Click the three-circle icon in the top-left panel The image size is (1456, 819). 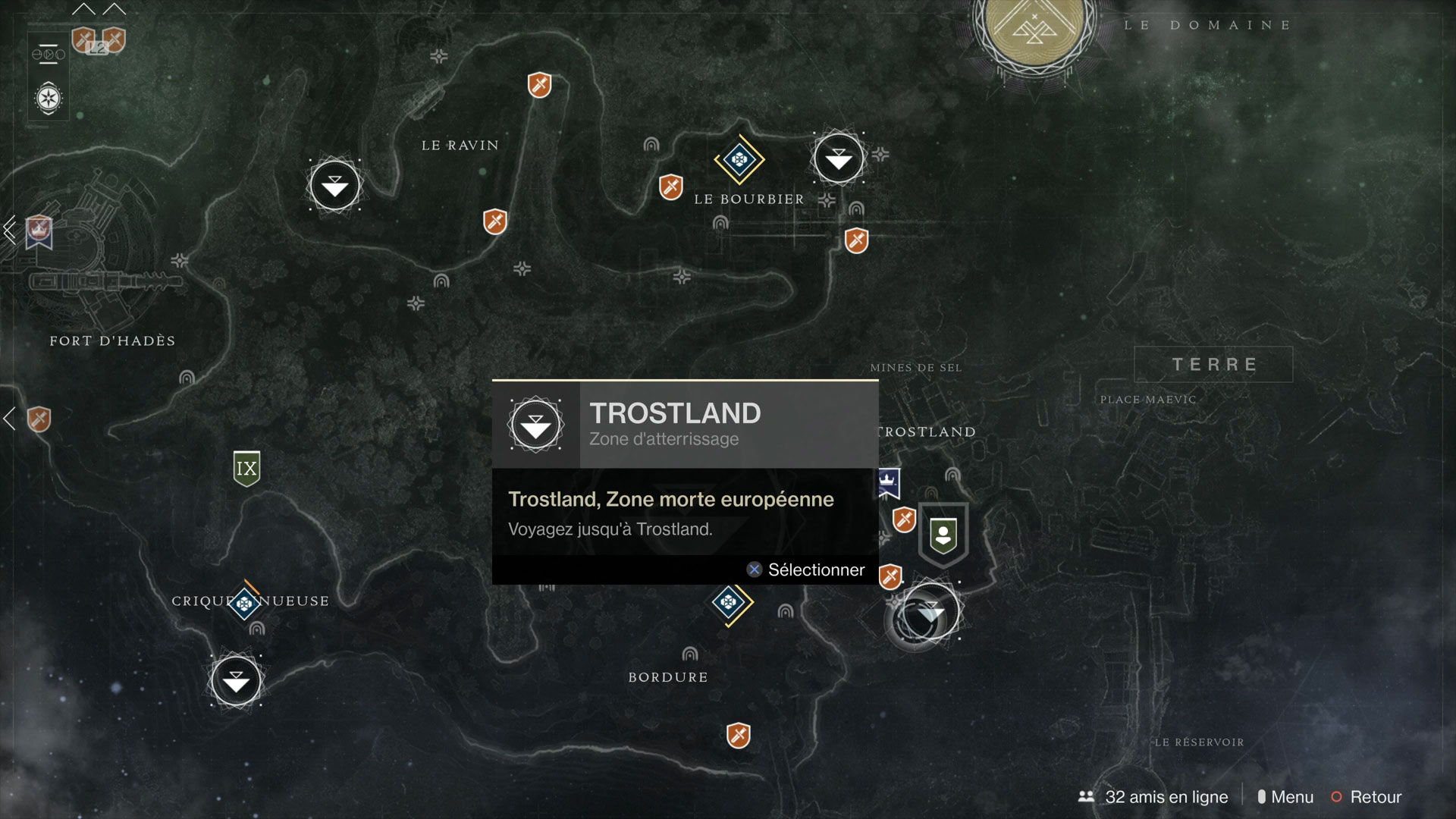pos(49,55)
